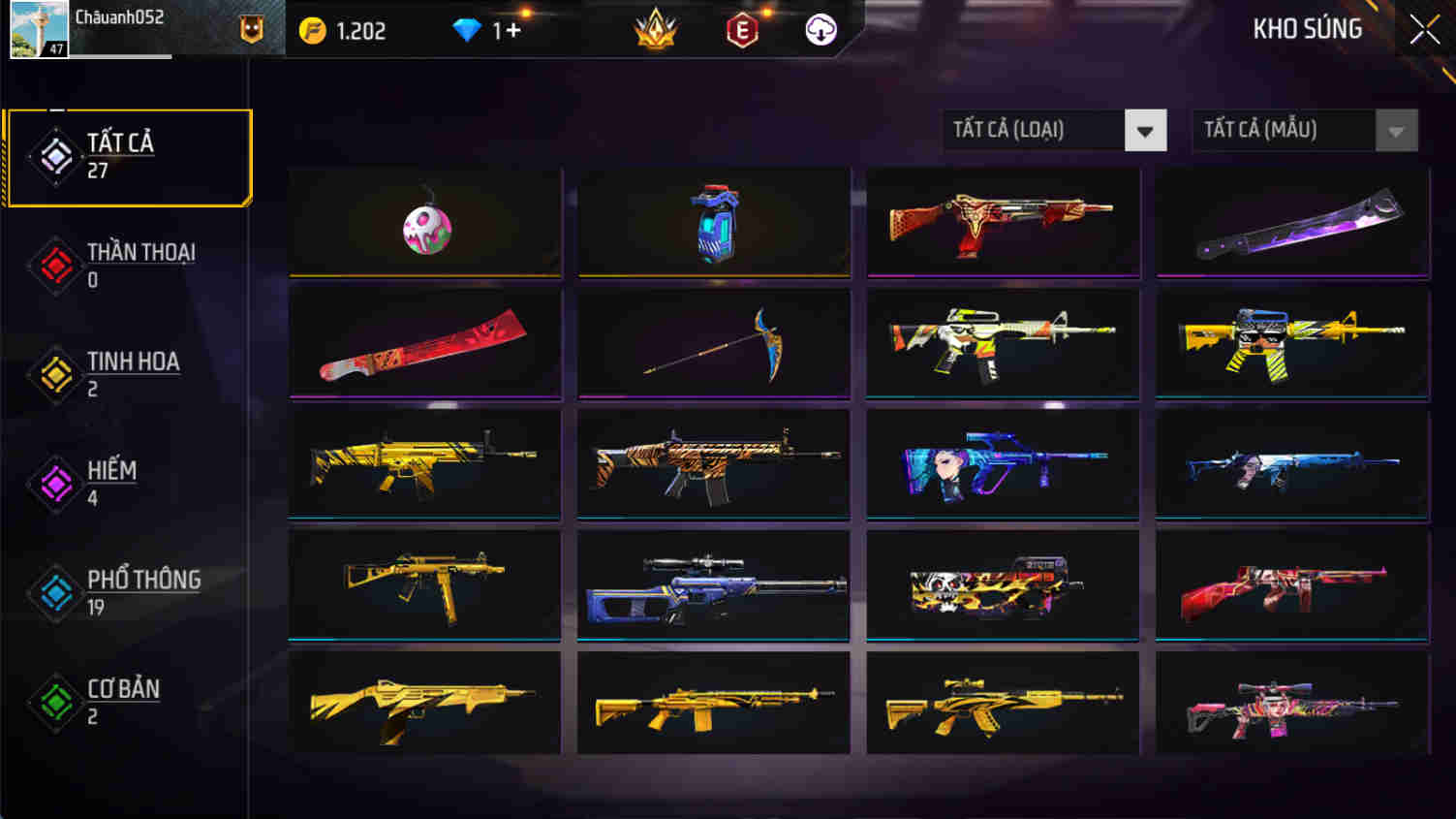Open the TẤT CẢ (MẪU) skin filter dropdown

pyautogui.click(x=1303, y=129)
